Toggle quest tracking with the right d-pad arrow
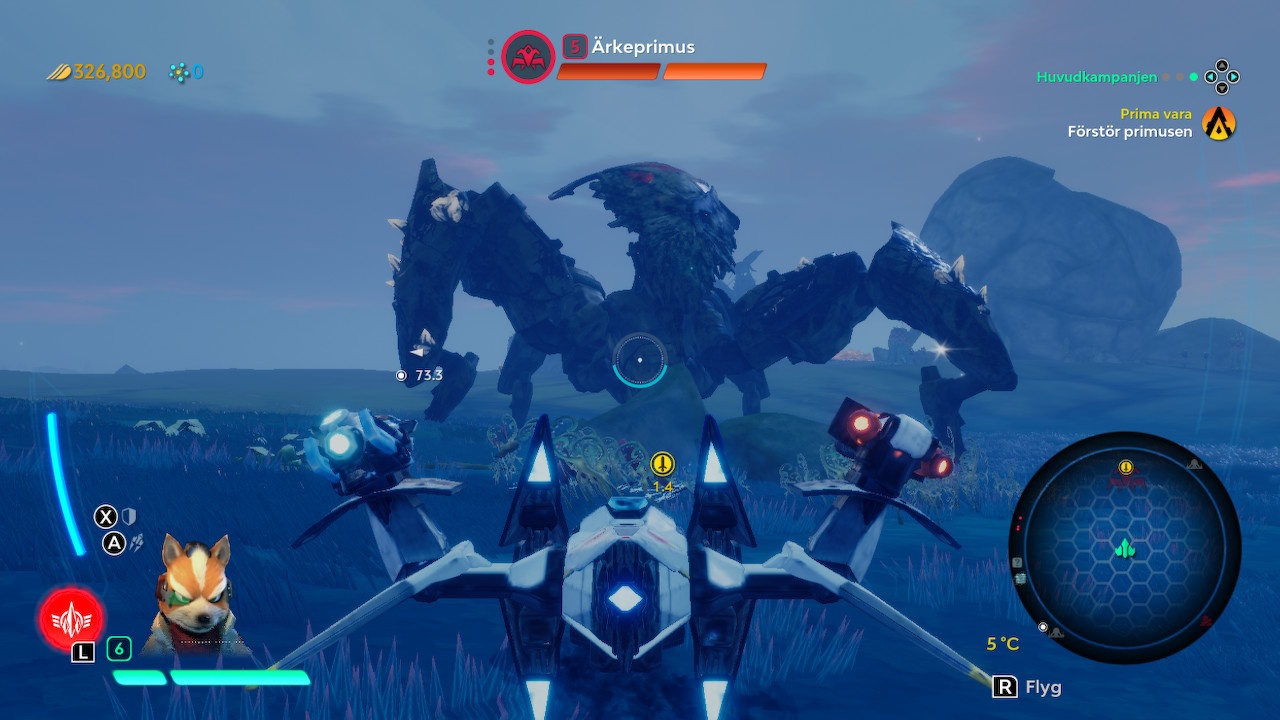Viewport: 1280px width, 720px height. (x=1232, y=76)
